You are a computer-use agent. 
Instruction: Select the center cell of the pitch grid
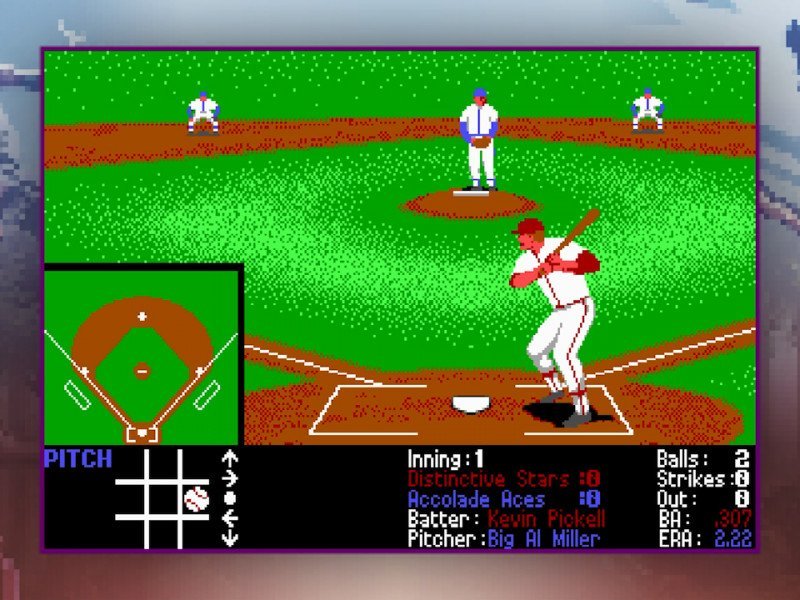[163, 498]
